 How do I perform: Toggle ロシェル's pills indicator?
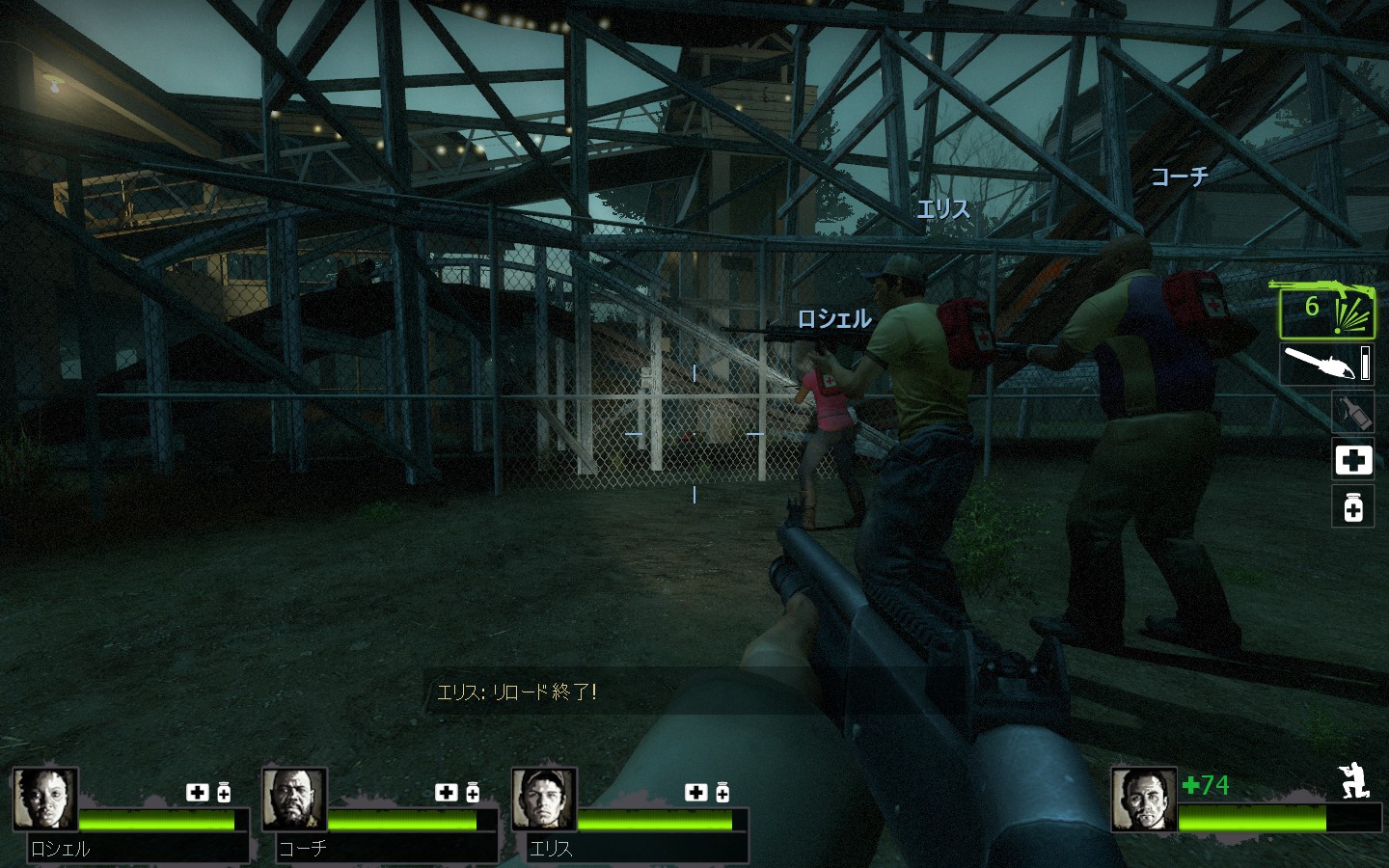pyautogui.click(x=224, y=793)
